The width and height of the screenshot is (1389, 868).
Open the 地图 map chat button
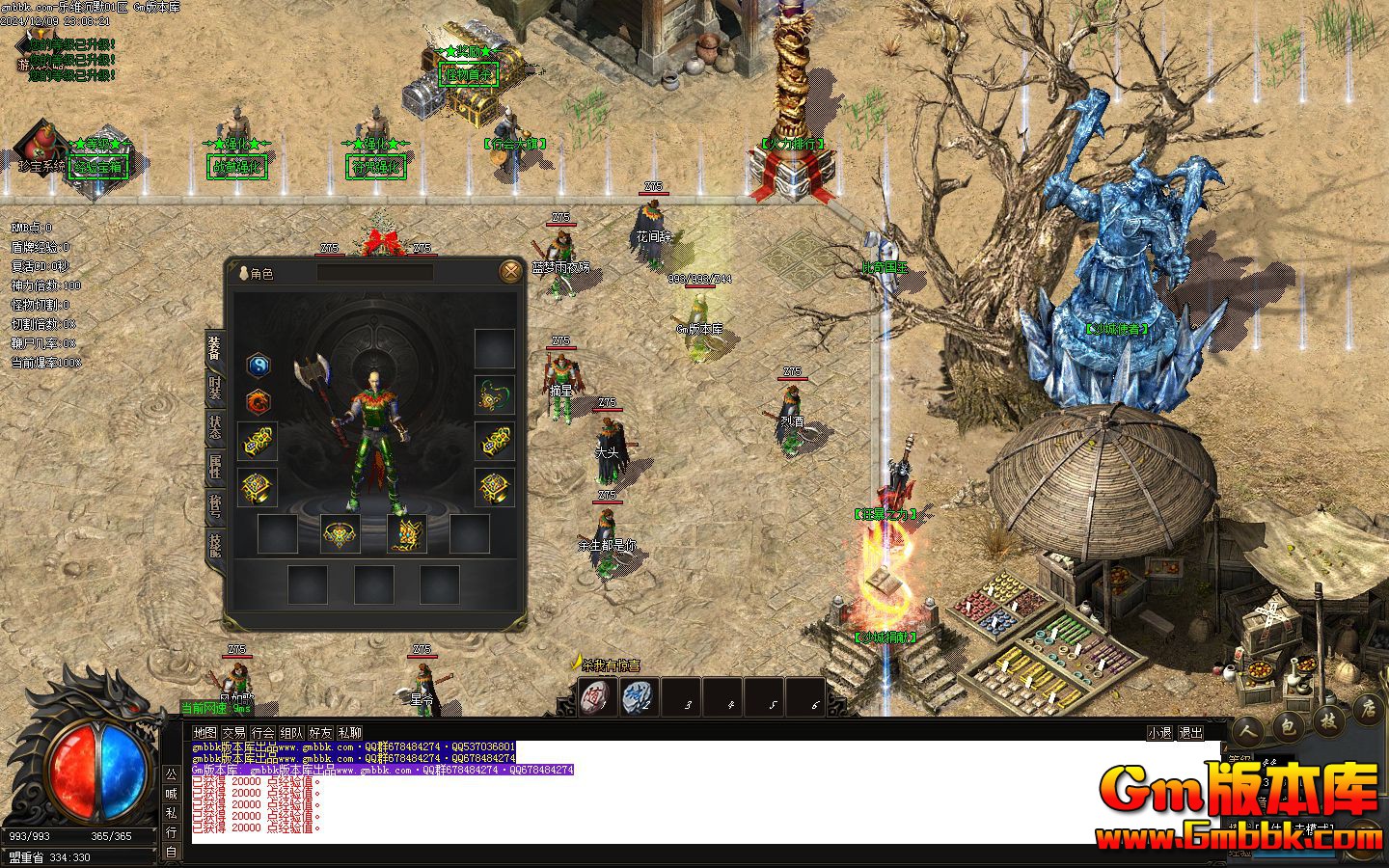click(204, 733)
